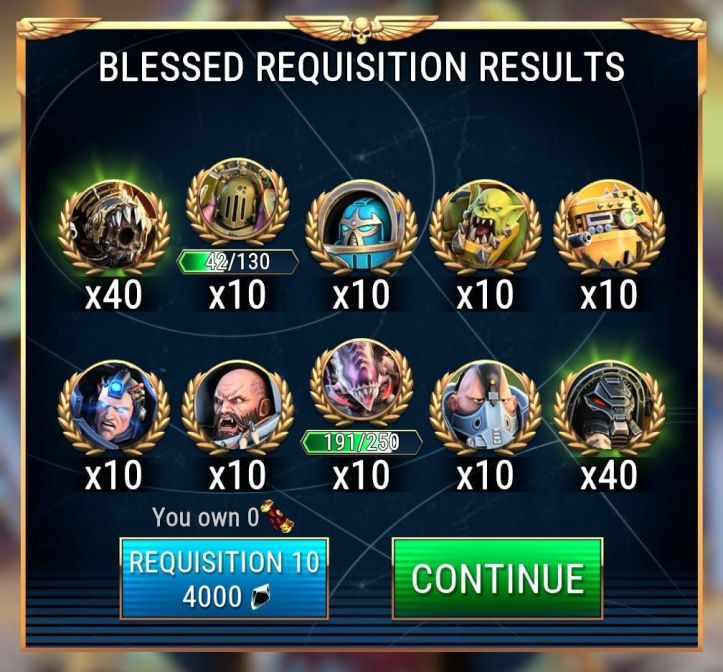Viewport: 723px width, 672px height.
Task: View the yellow ork machine reward
Action: (609, 229)
